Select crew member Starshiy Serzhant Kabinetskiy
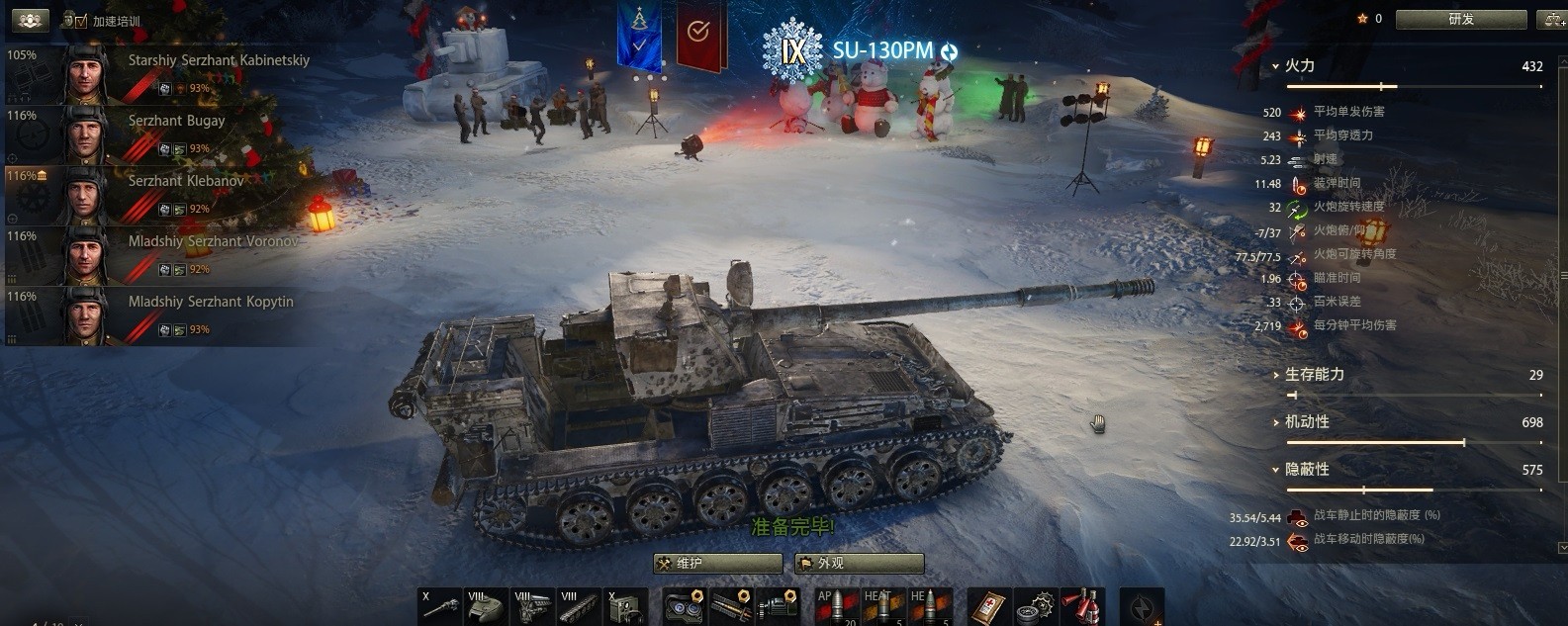Screen dimensions: 1568x626 [x=158, y=74]
